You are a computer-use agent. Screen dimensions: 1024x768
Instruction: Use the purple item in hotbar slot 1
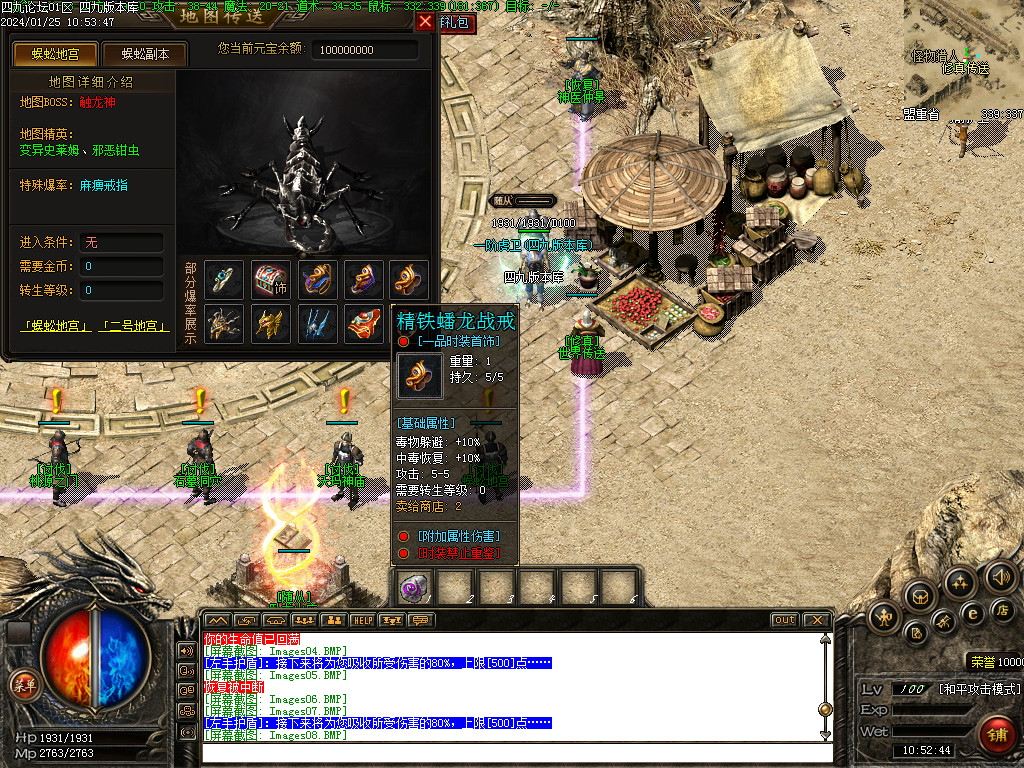[x=413, y=587]
